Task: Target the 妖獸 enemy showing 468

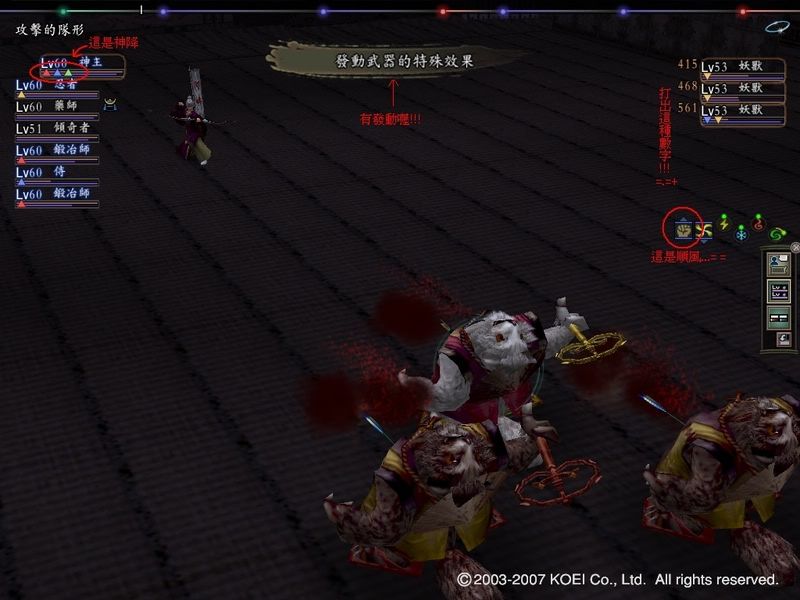Action: pos(742,88)
